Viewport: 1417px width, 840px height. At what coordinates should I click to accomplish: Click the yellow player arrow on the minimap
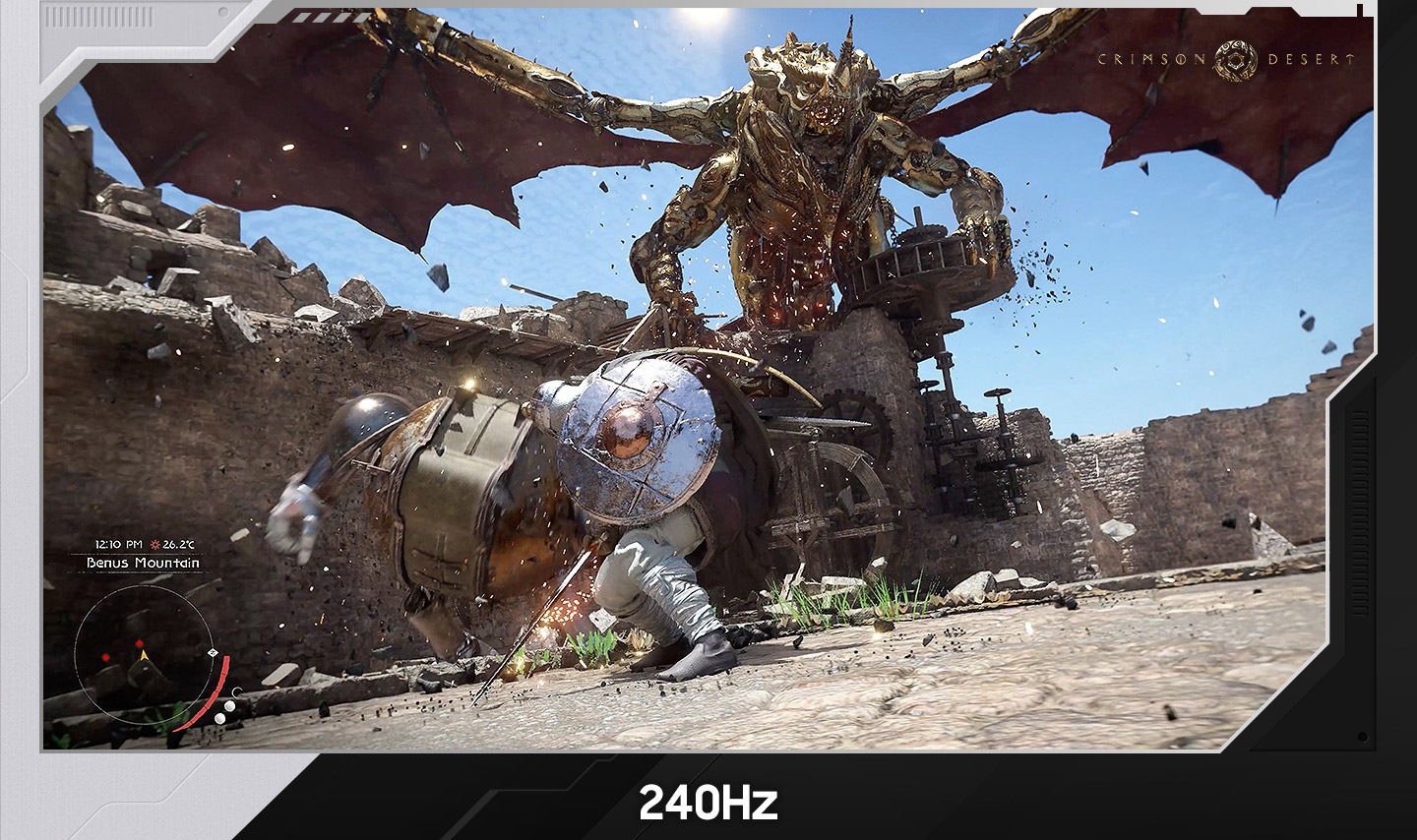(143, 656)
